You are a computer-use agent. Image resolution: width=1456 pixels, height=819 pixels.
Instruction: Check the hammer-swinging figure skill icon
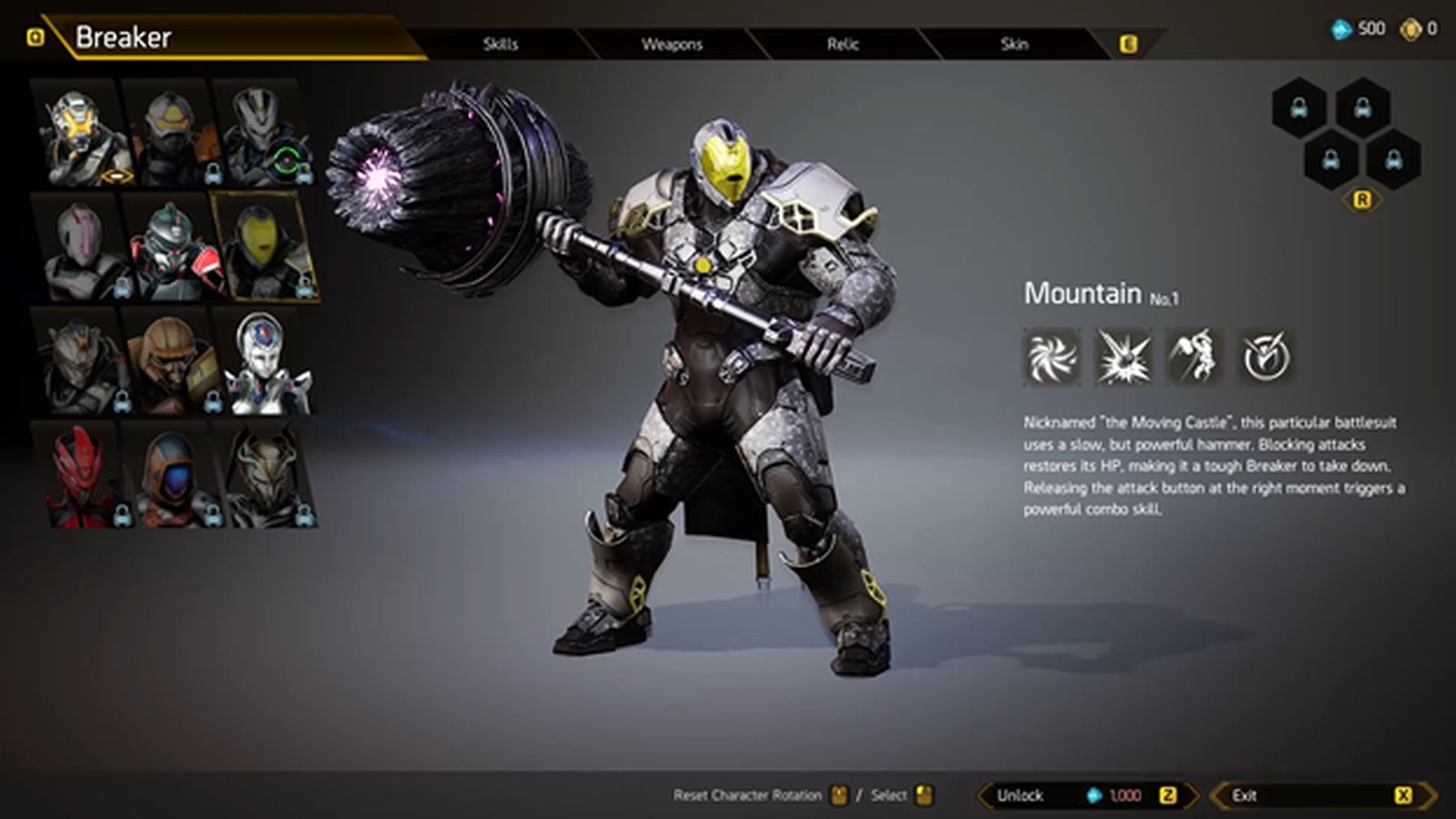pos(1194,357)
